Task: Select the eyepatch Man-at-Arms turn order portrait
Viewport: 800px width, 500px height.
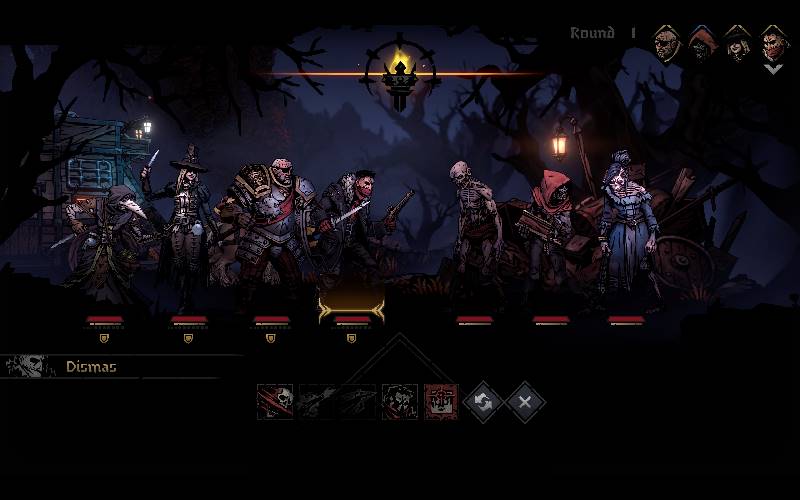Action: coord(667,43)
